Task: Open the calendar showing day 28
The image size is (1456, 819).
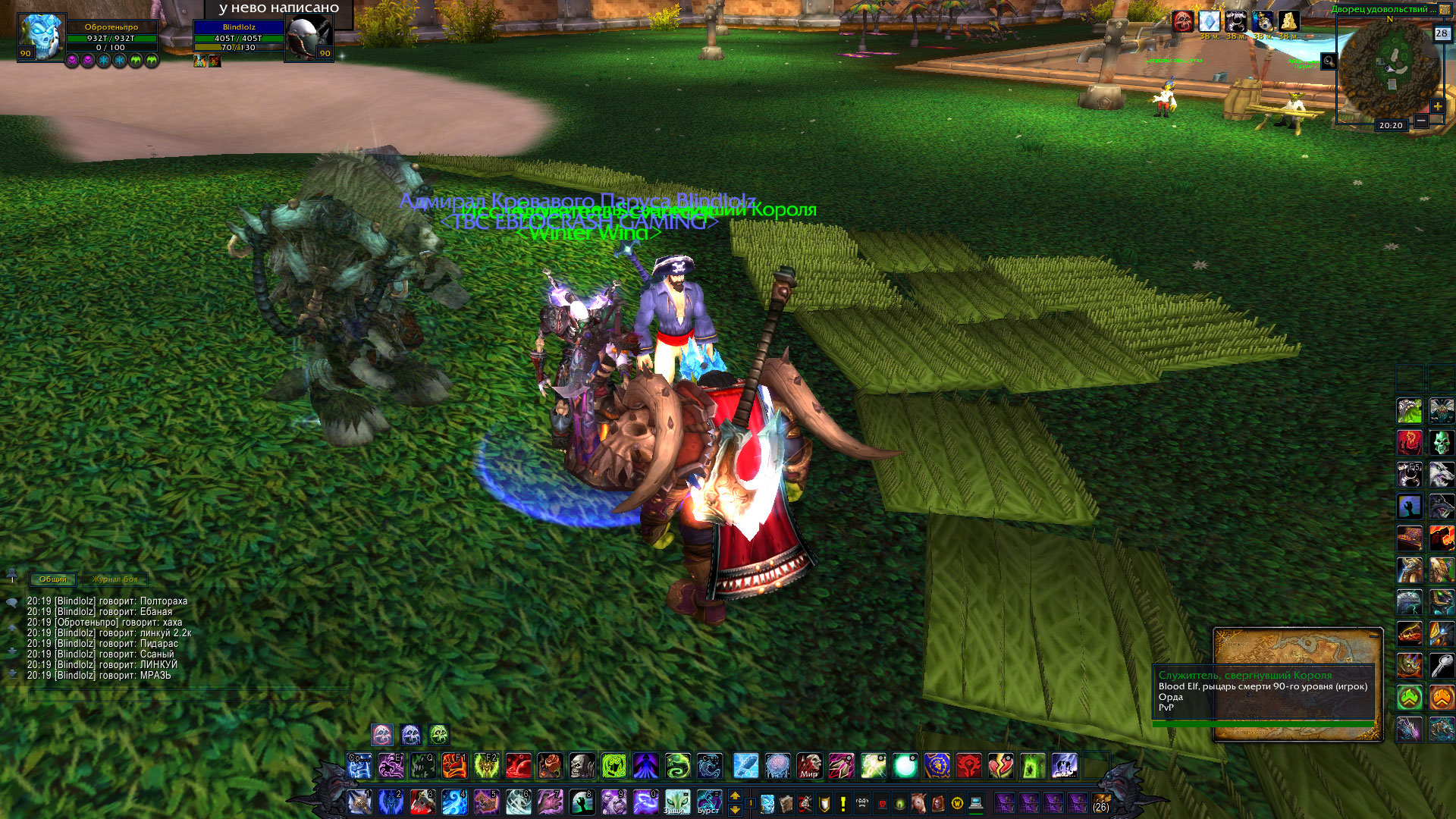Action: 1442,33
